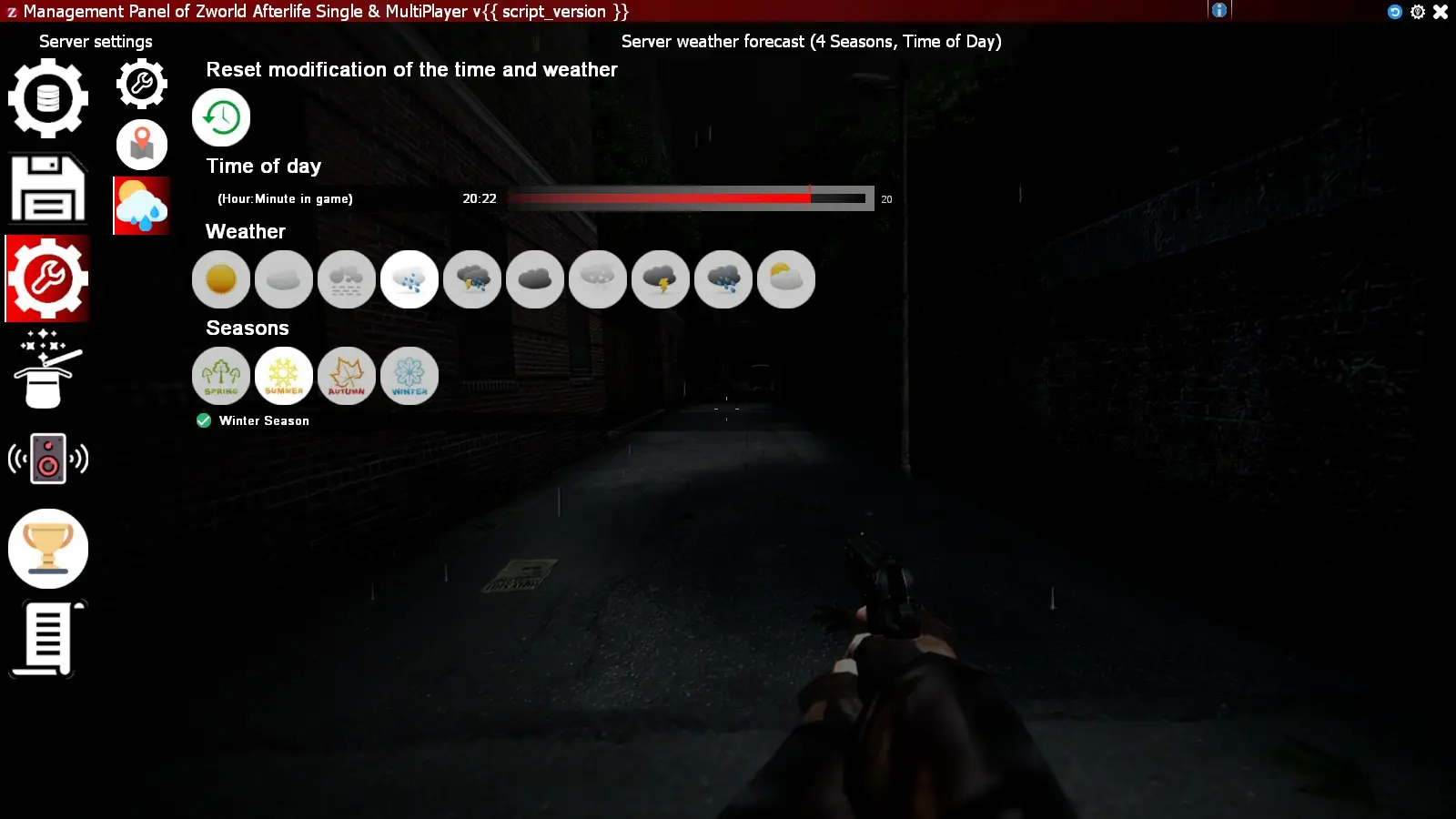Click the save icon in the sidebar
Screen dimensions: 1456x819
click(48, 188)
